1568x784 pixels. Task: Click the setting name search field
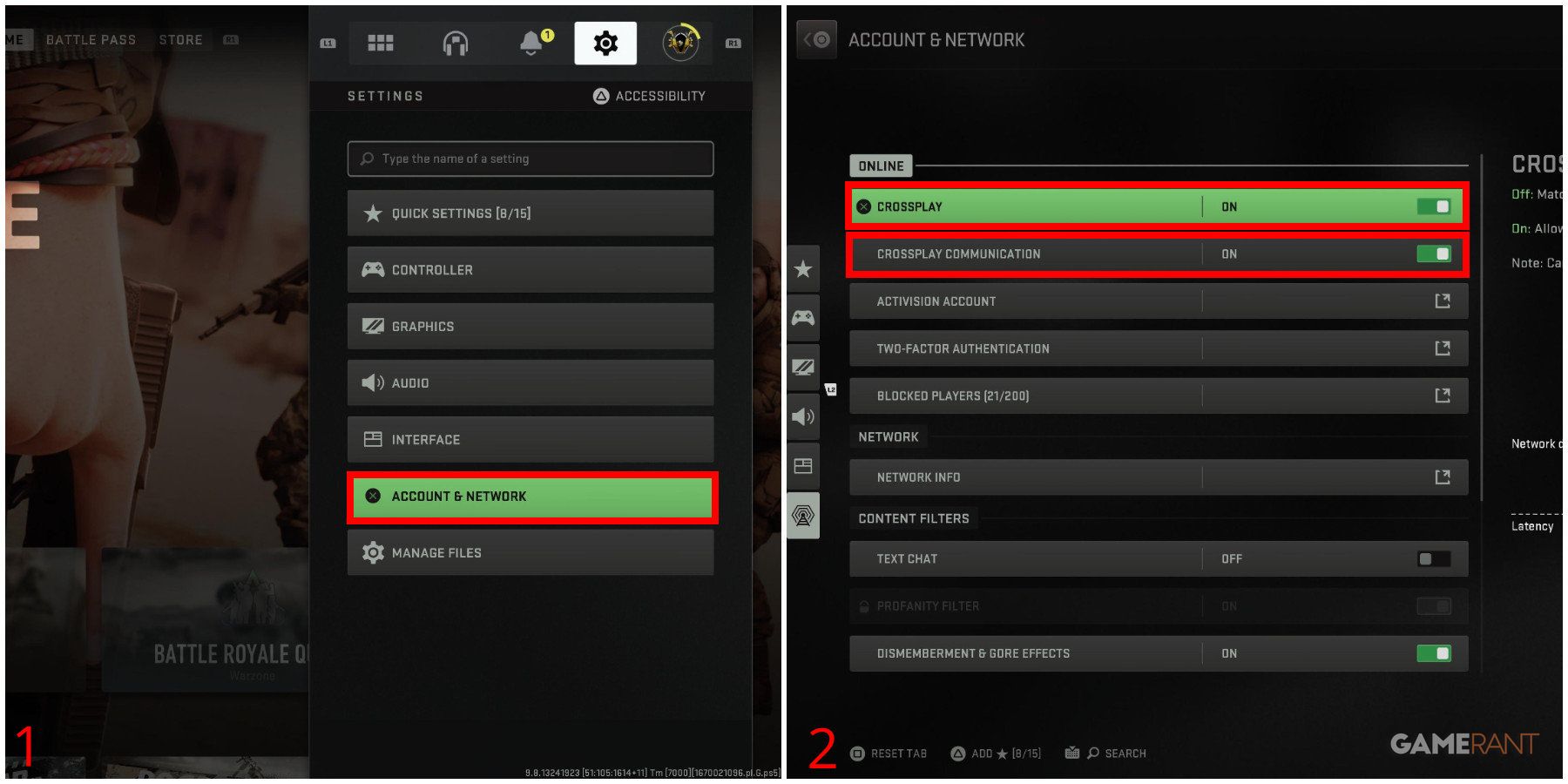529,159
